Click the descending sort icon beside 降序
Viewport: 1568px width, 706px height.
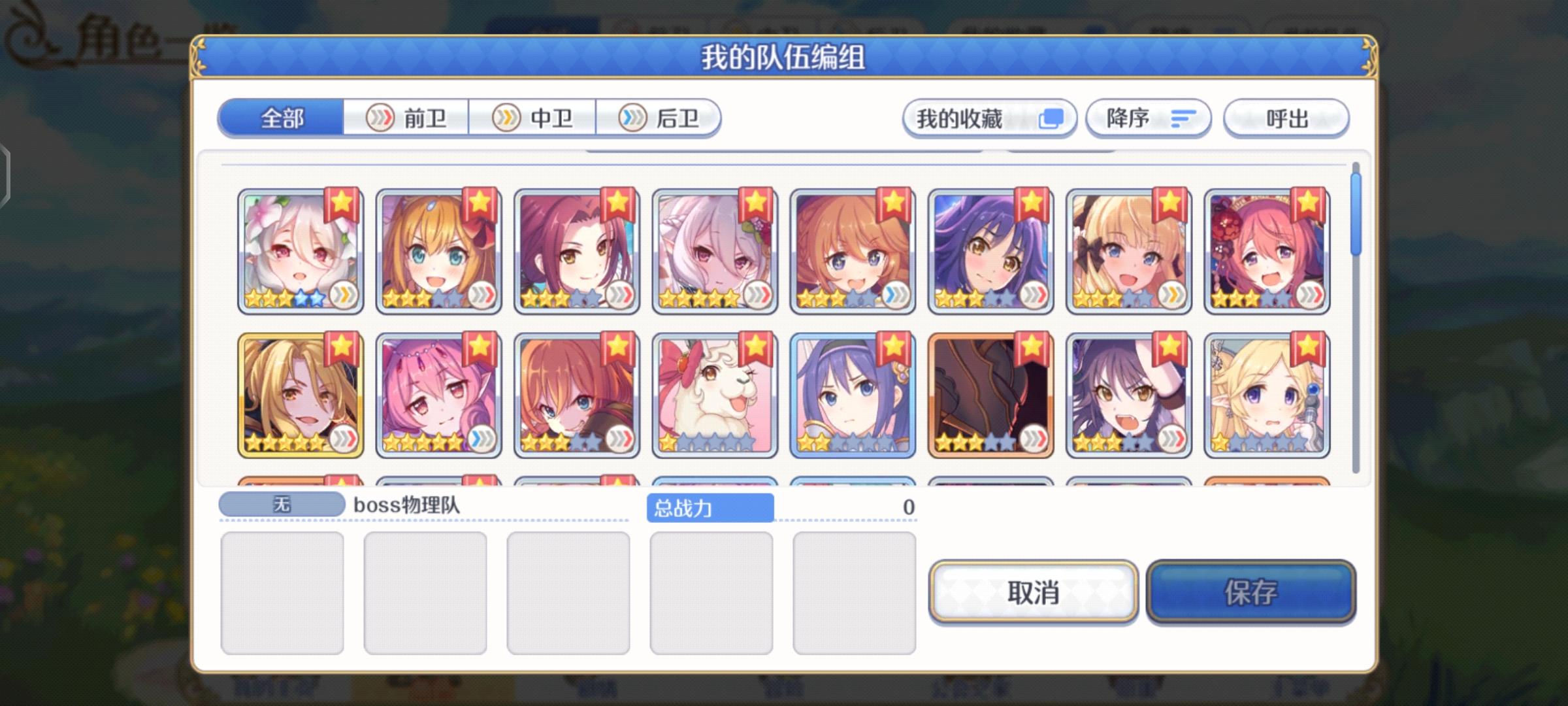pos(1183,118)
